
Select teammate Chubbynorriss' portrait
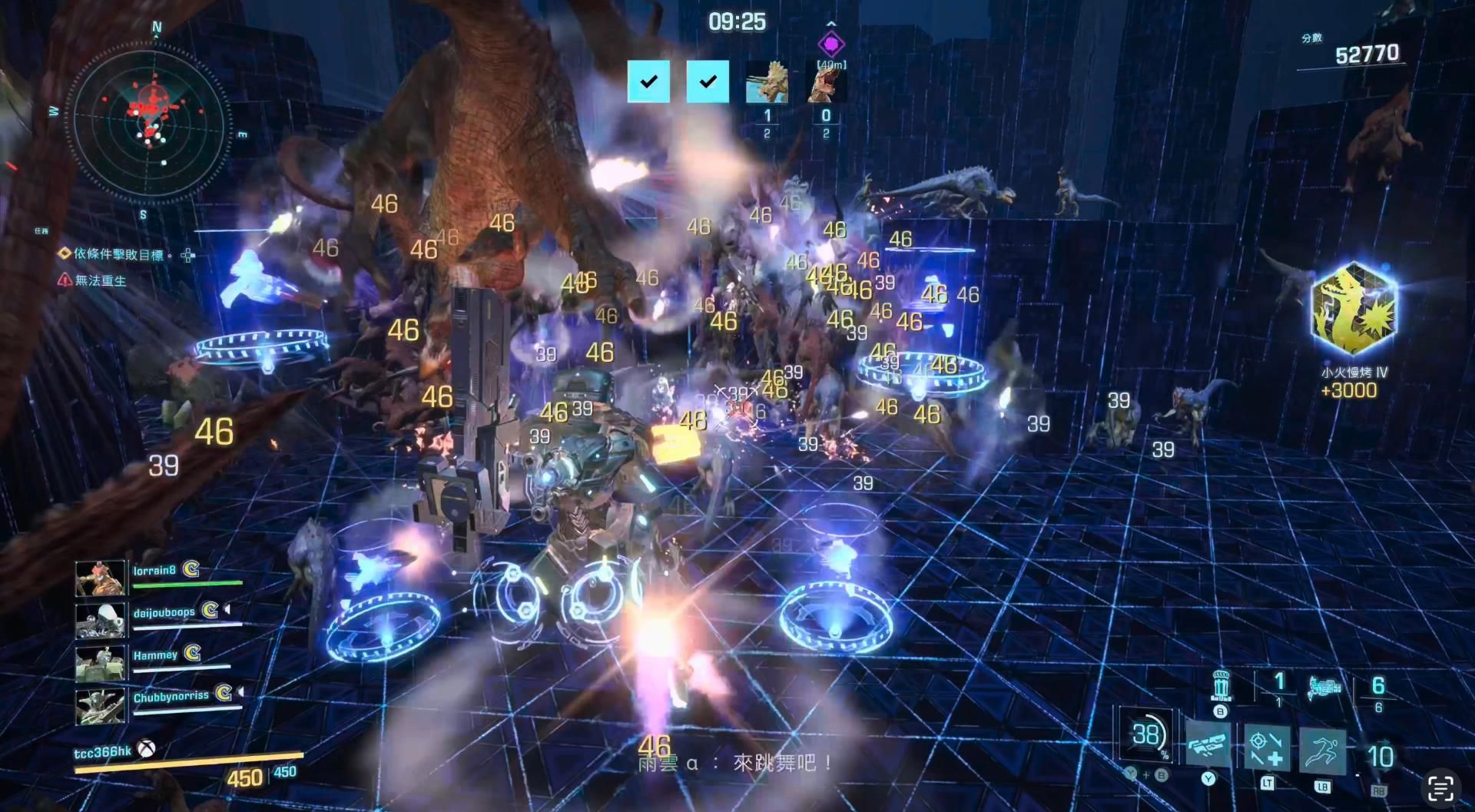pos(100,704)
